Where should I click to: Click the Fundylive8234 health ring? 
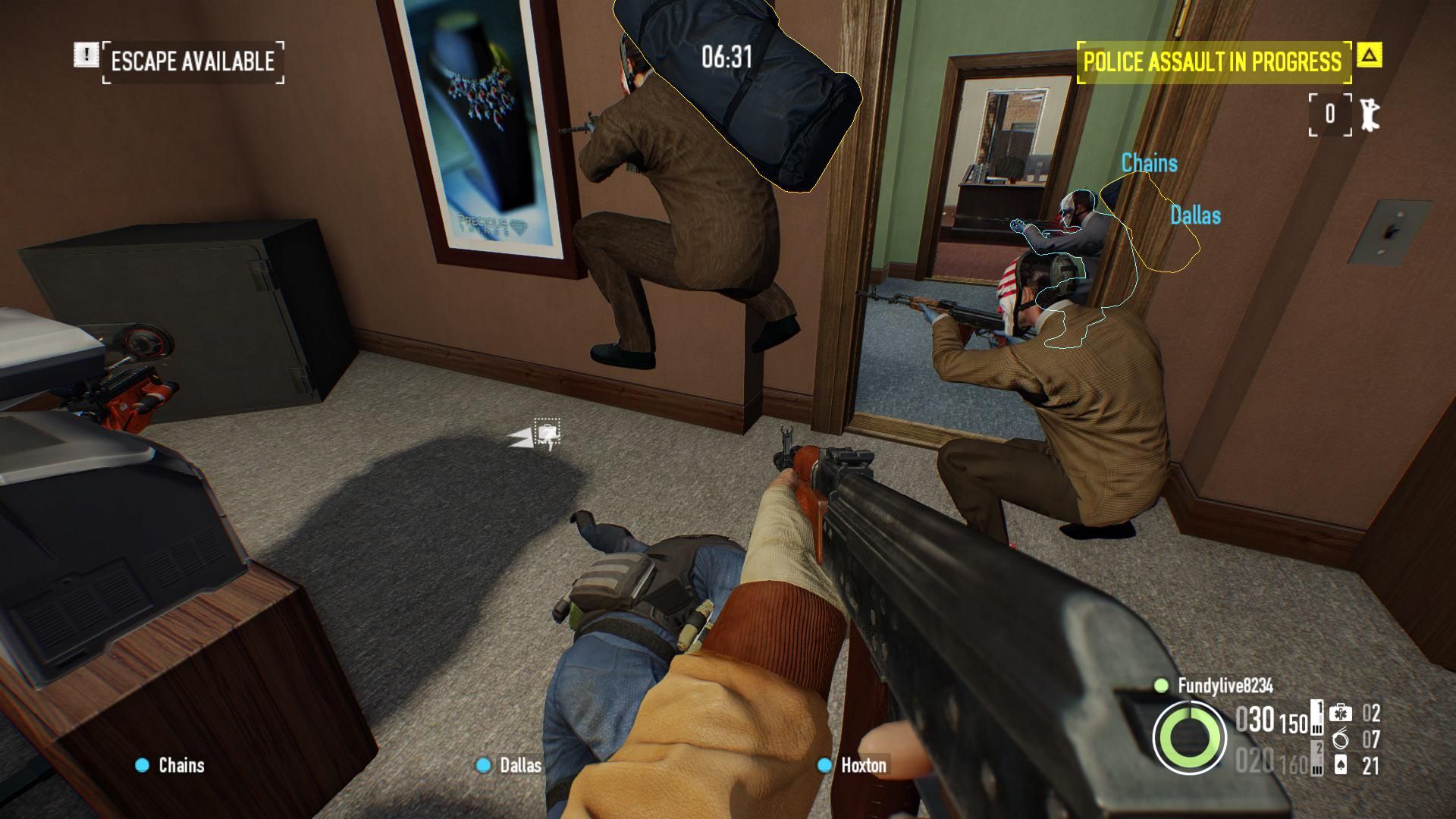pyautogui.click(x=1189, y=737)
